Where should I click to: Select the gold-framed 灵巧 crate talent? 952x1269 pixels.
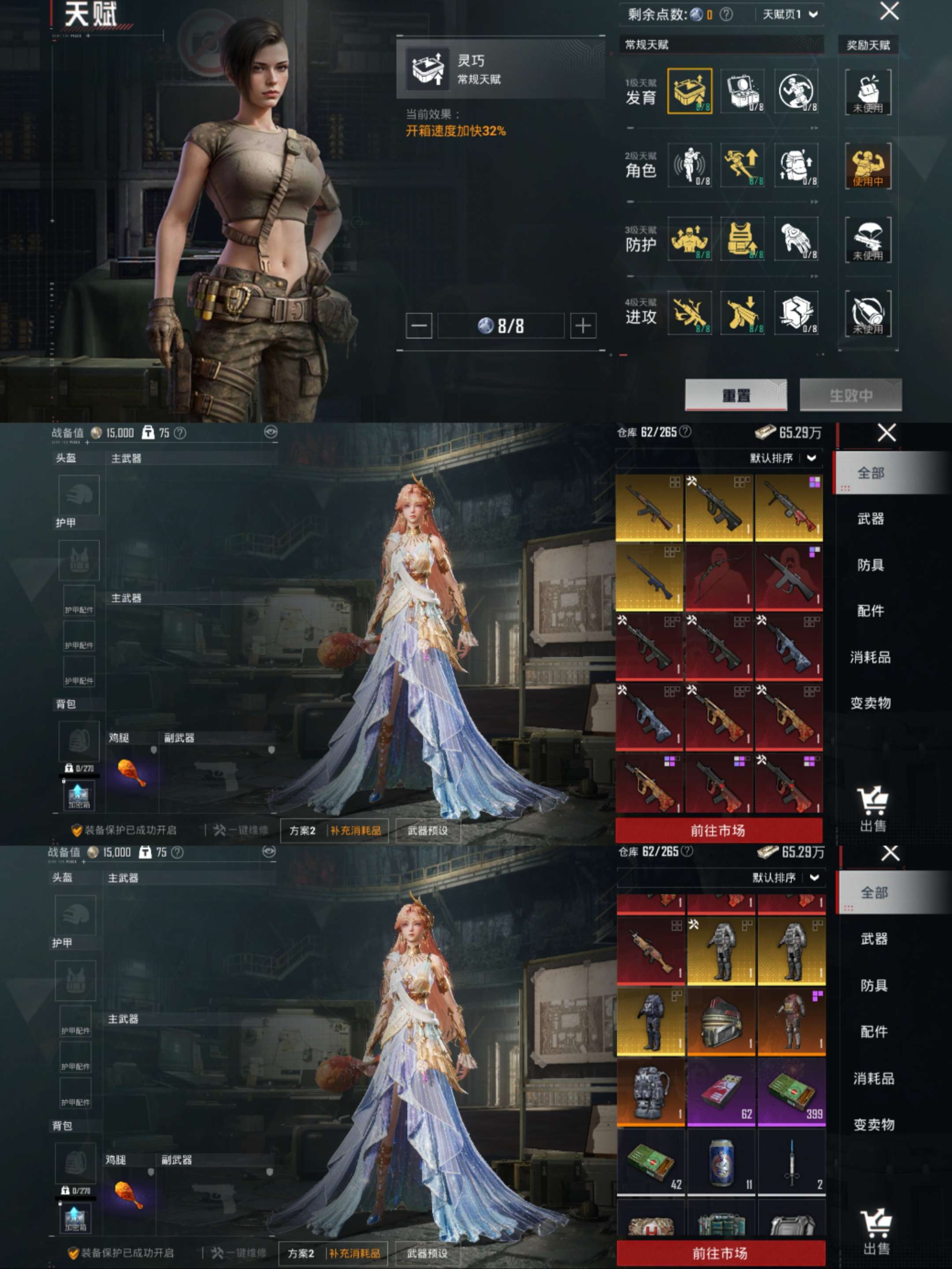pos(689,91)
